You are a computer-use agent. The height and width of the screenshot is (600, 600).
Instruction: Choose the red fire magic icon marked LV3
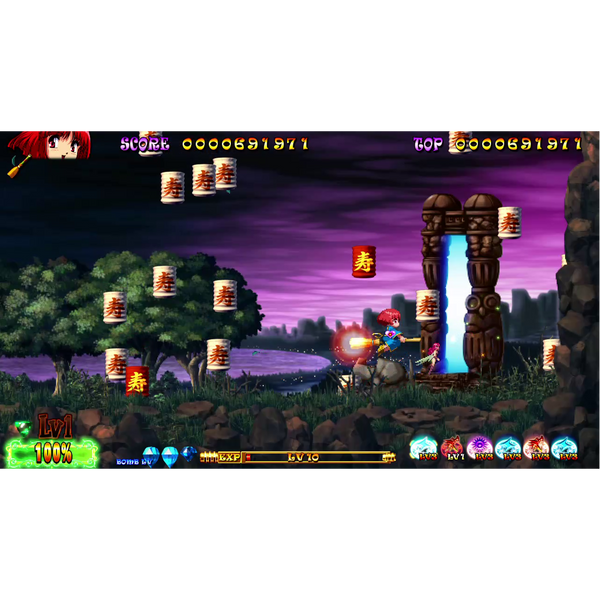point(536,448)
